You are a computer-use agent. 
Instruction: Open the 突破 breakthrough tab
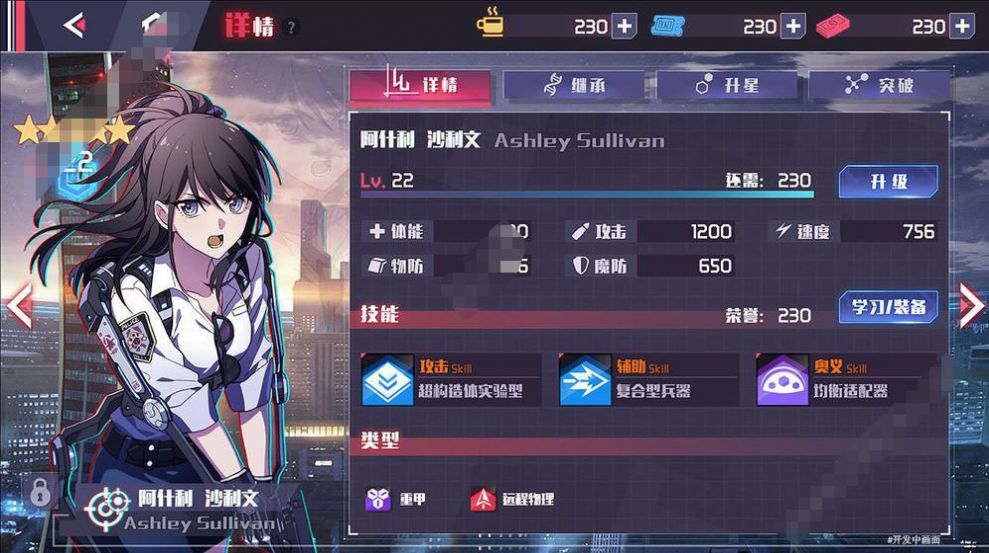(879, 86)
